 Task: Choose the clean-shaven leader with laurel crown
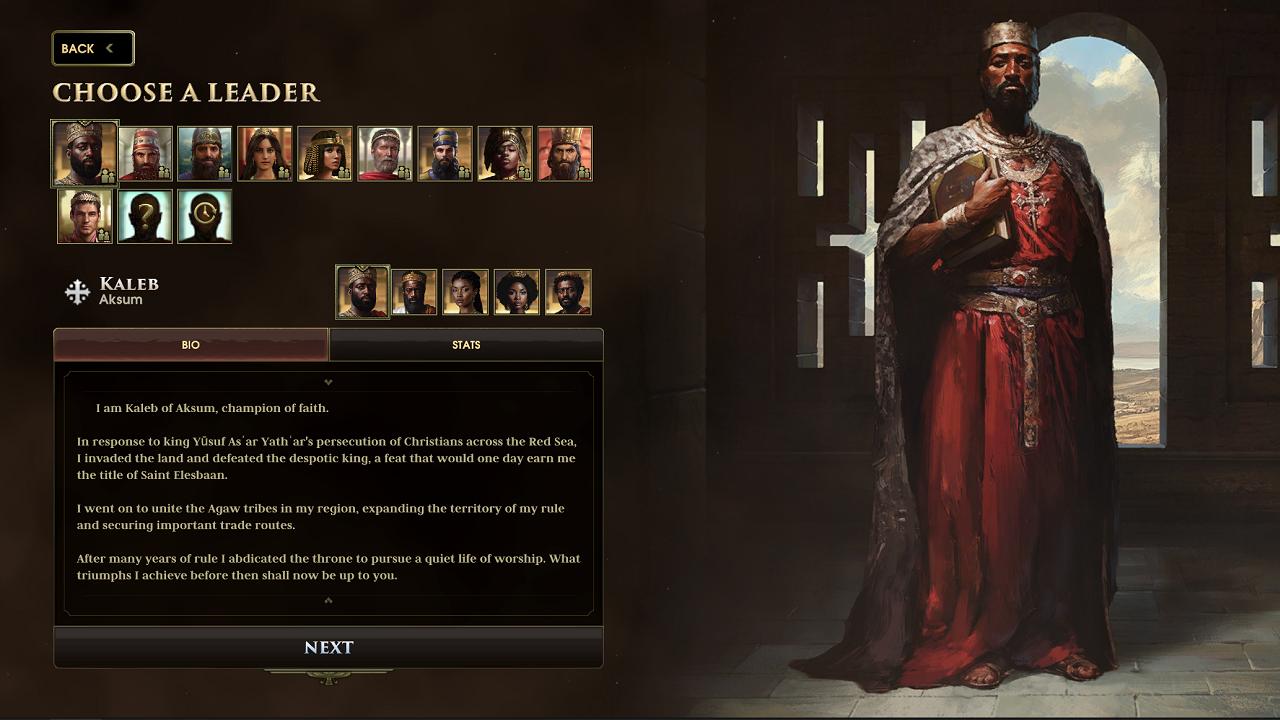click(85, 216)
